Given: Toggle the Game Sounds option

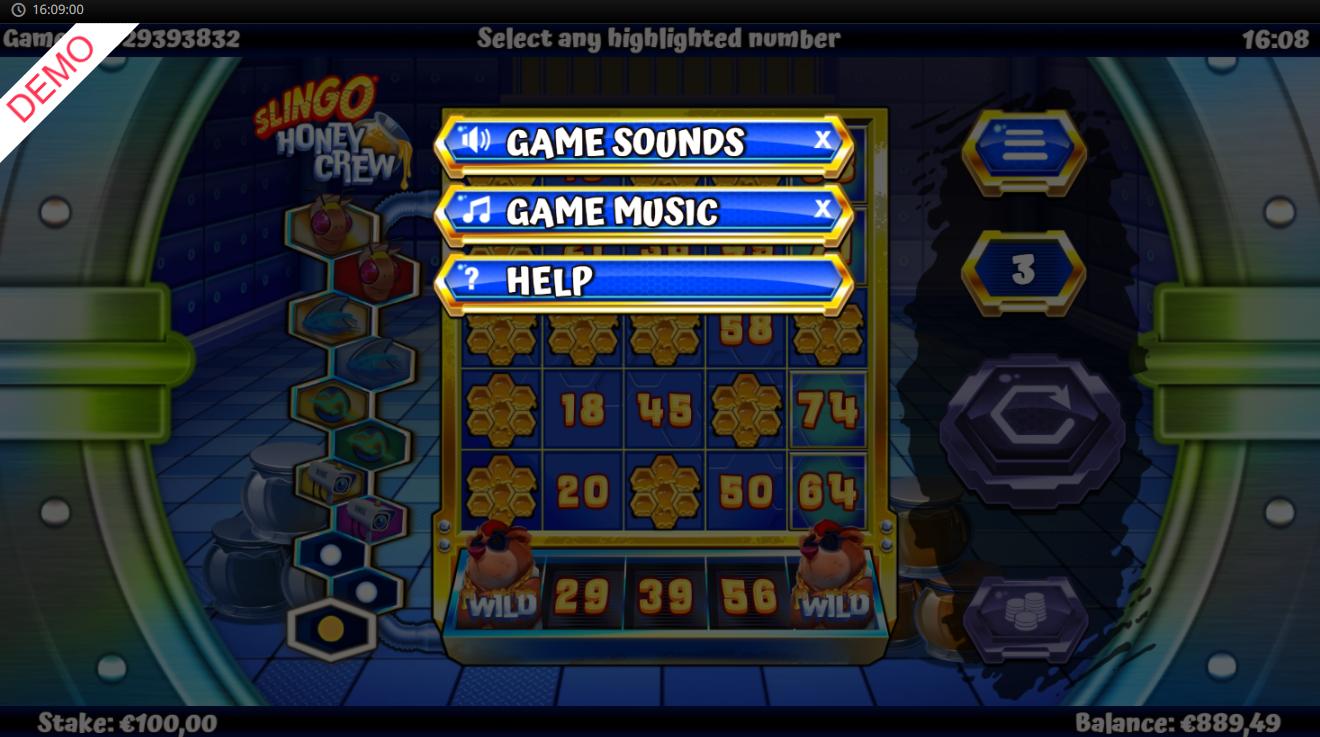Looking at the screenshot, I should tap(644, 143).
